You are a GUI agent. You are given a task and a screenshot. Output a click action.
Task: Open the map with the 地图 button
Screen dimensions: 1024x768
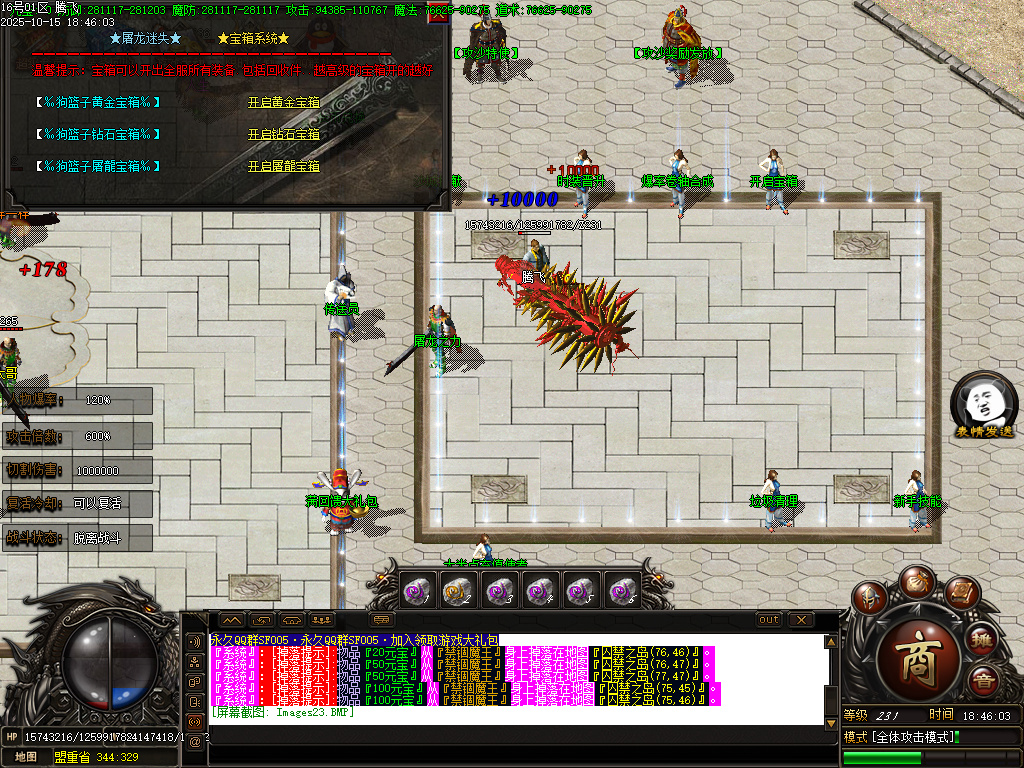[26, 757]
